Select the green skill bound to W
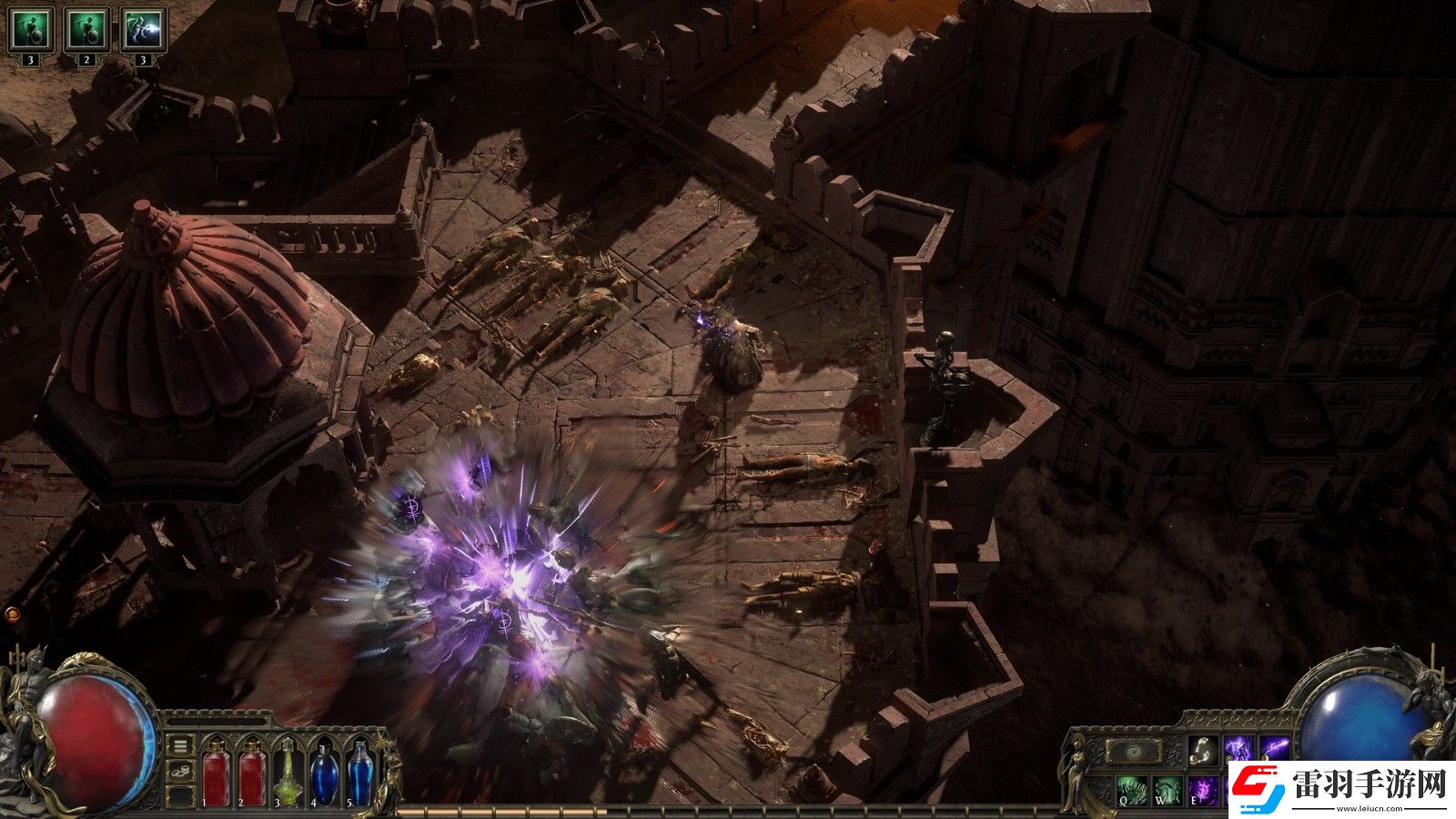The height and width of the screenshot is (819, 1456). point(1167,789)
